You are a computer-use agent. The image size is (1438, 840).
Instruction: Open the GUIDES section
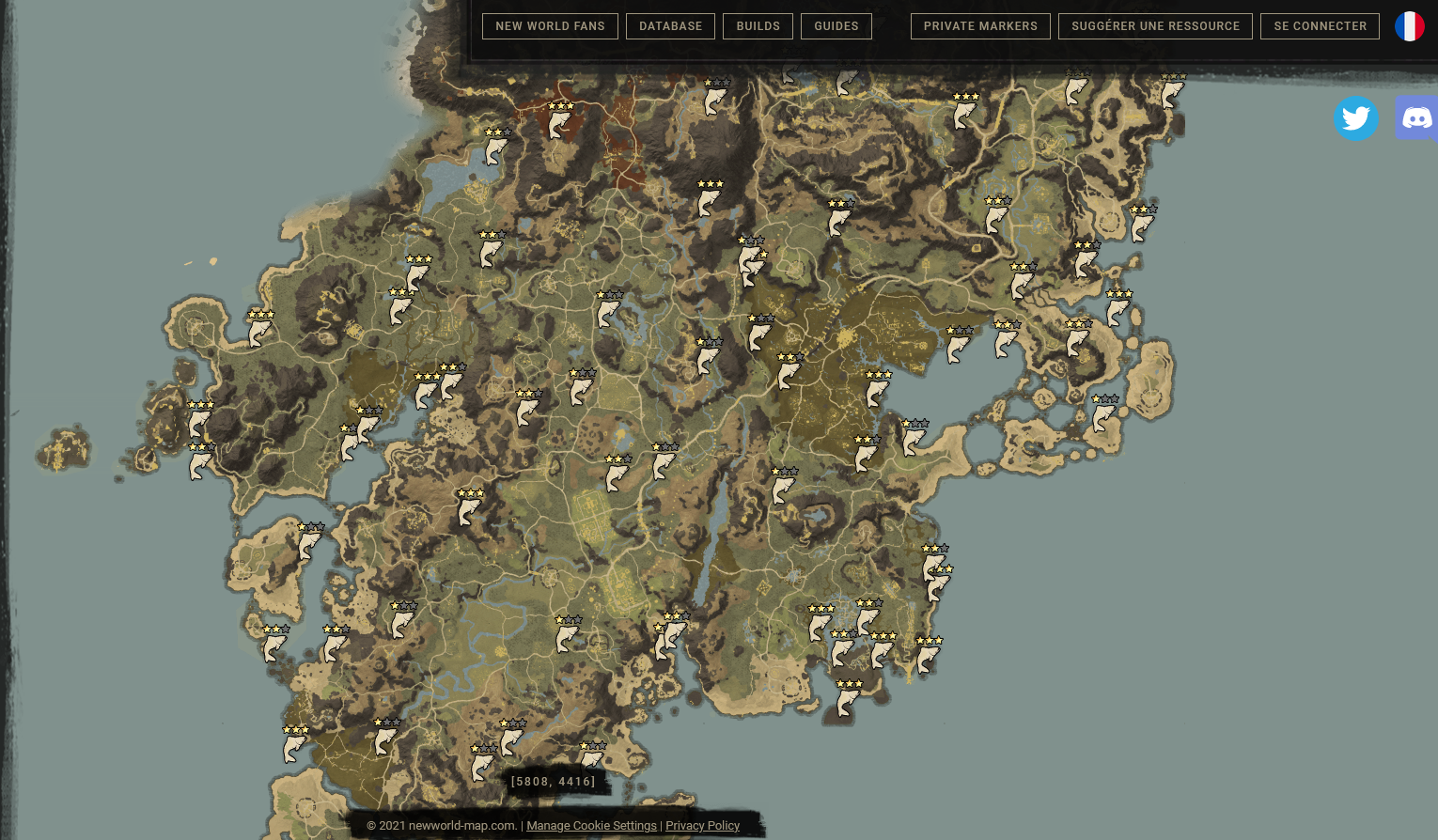point(836,26)
